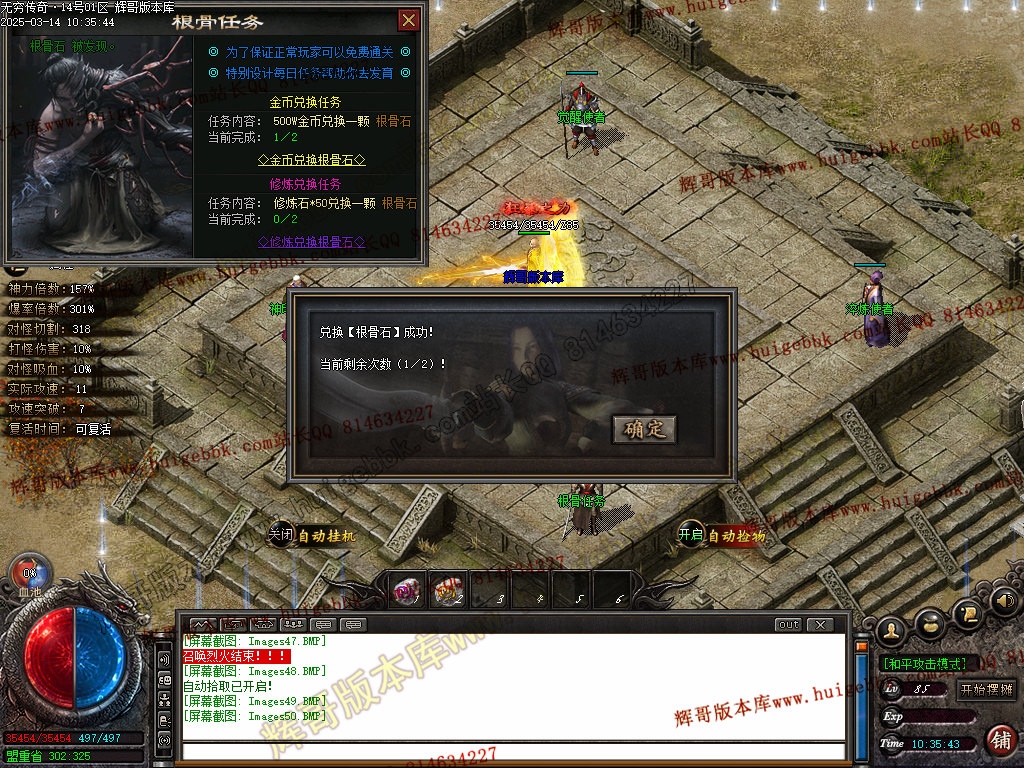Start a stall with 开始摆摊 button
This screenshot has height=768, width=1024.
point(986,689)
